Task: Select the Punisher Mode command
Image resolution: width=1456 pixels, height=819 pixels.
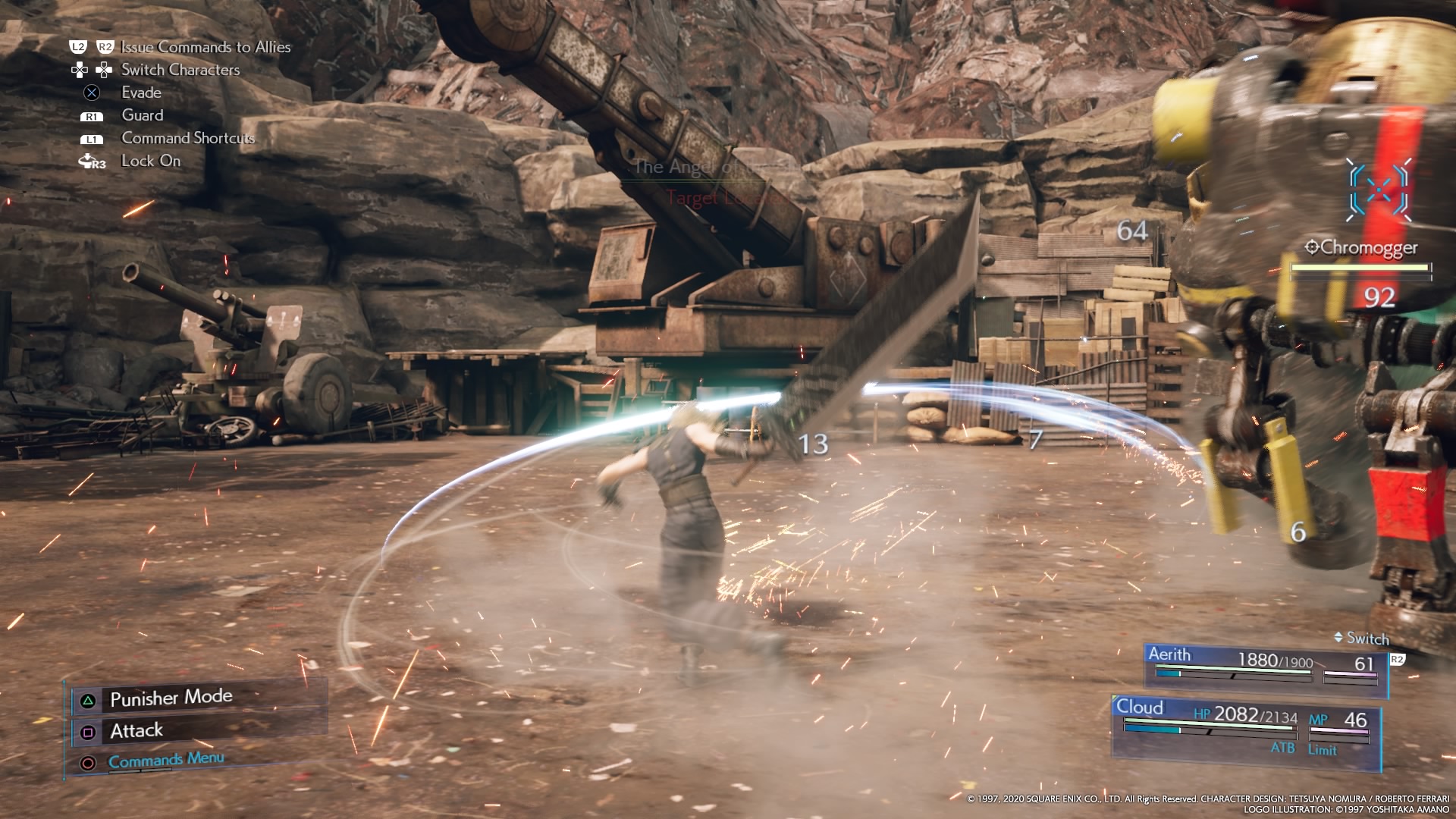Action: pos(171,698)
